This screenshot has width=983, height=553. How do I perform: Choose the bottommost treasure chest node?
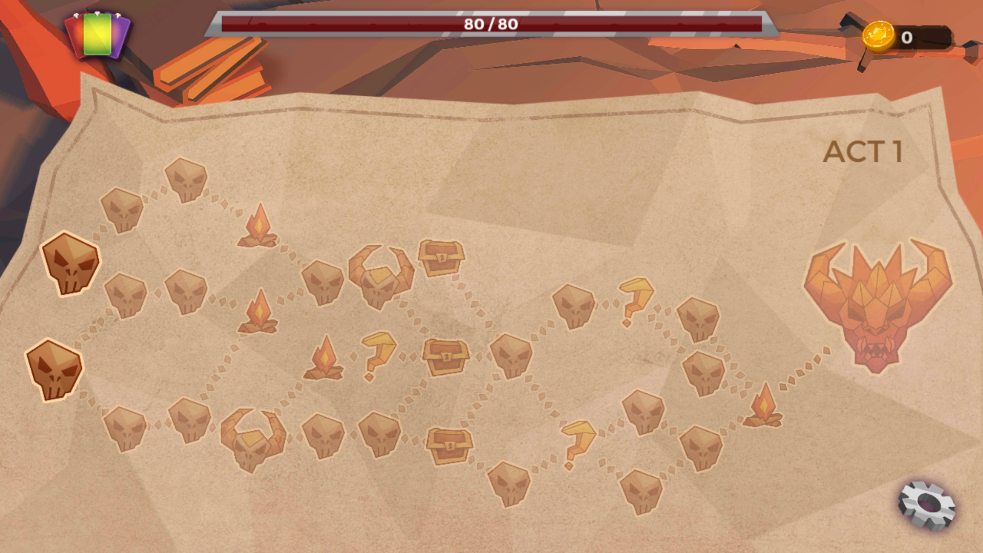(x=448, y=444)
